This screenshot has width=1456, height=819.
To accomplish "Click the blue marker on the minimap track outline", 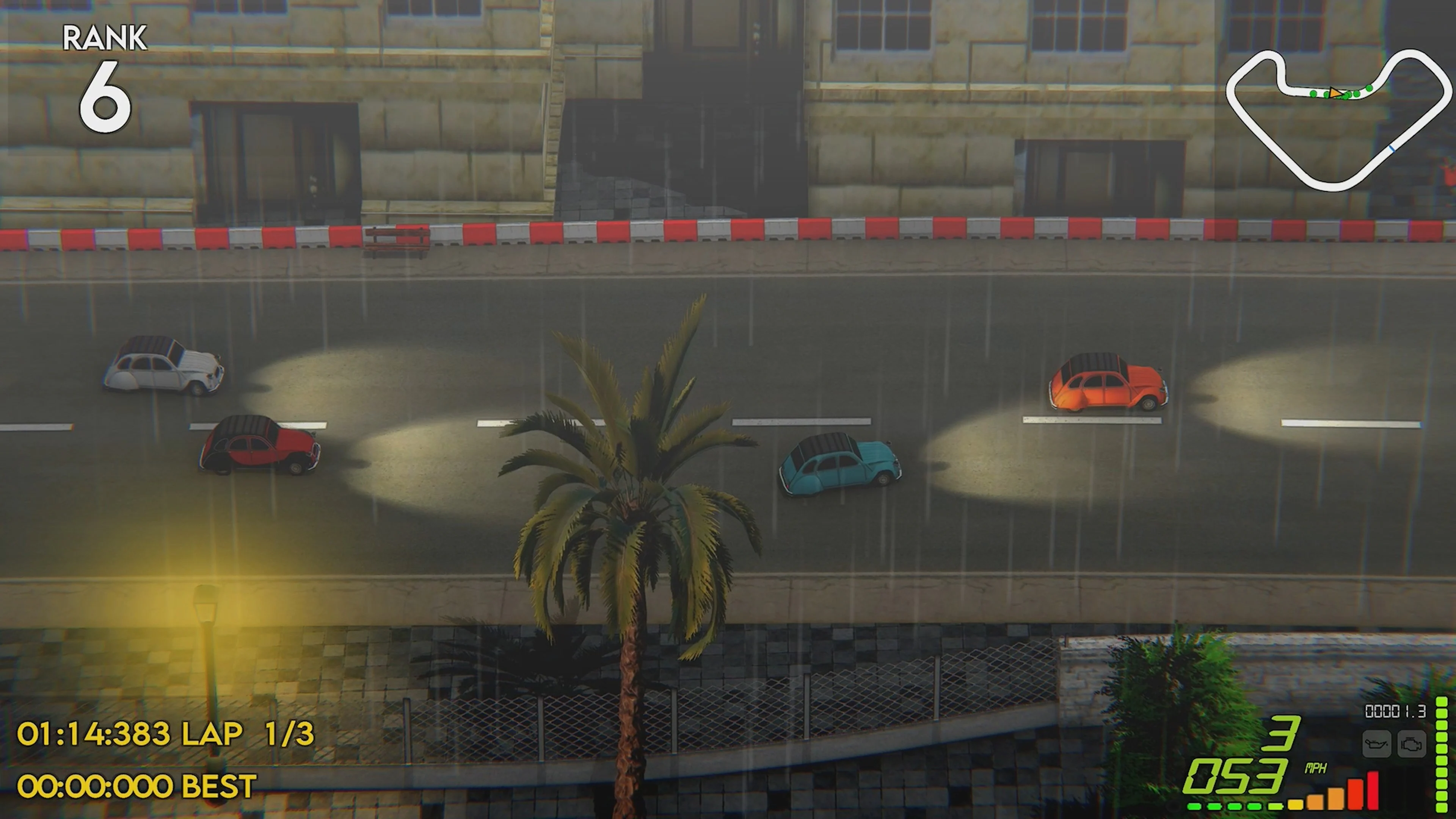I will [x=1392, y=149].
